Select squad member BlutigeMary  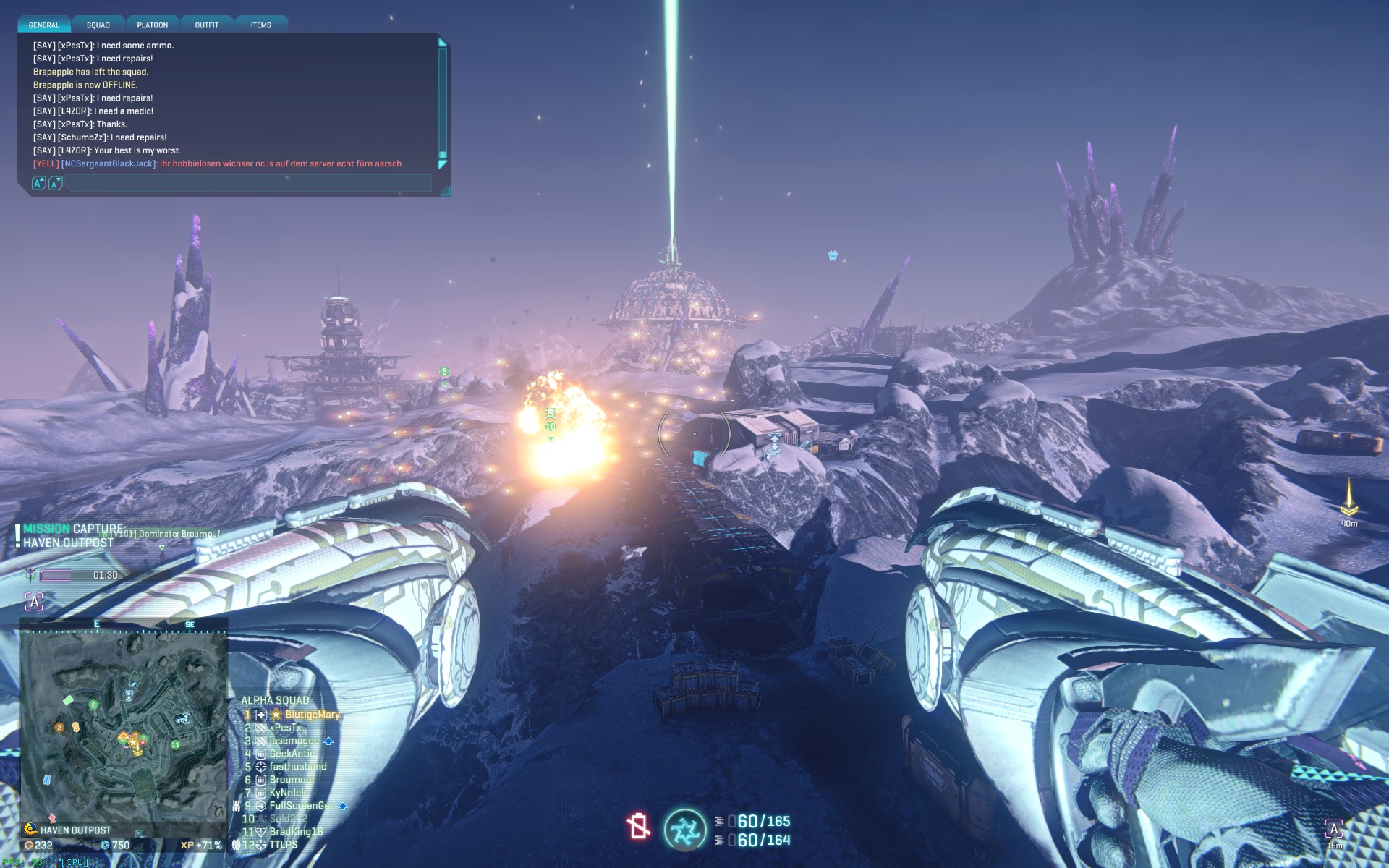click(312, 715)
